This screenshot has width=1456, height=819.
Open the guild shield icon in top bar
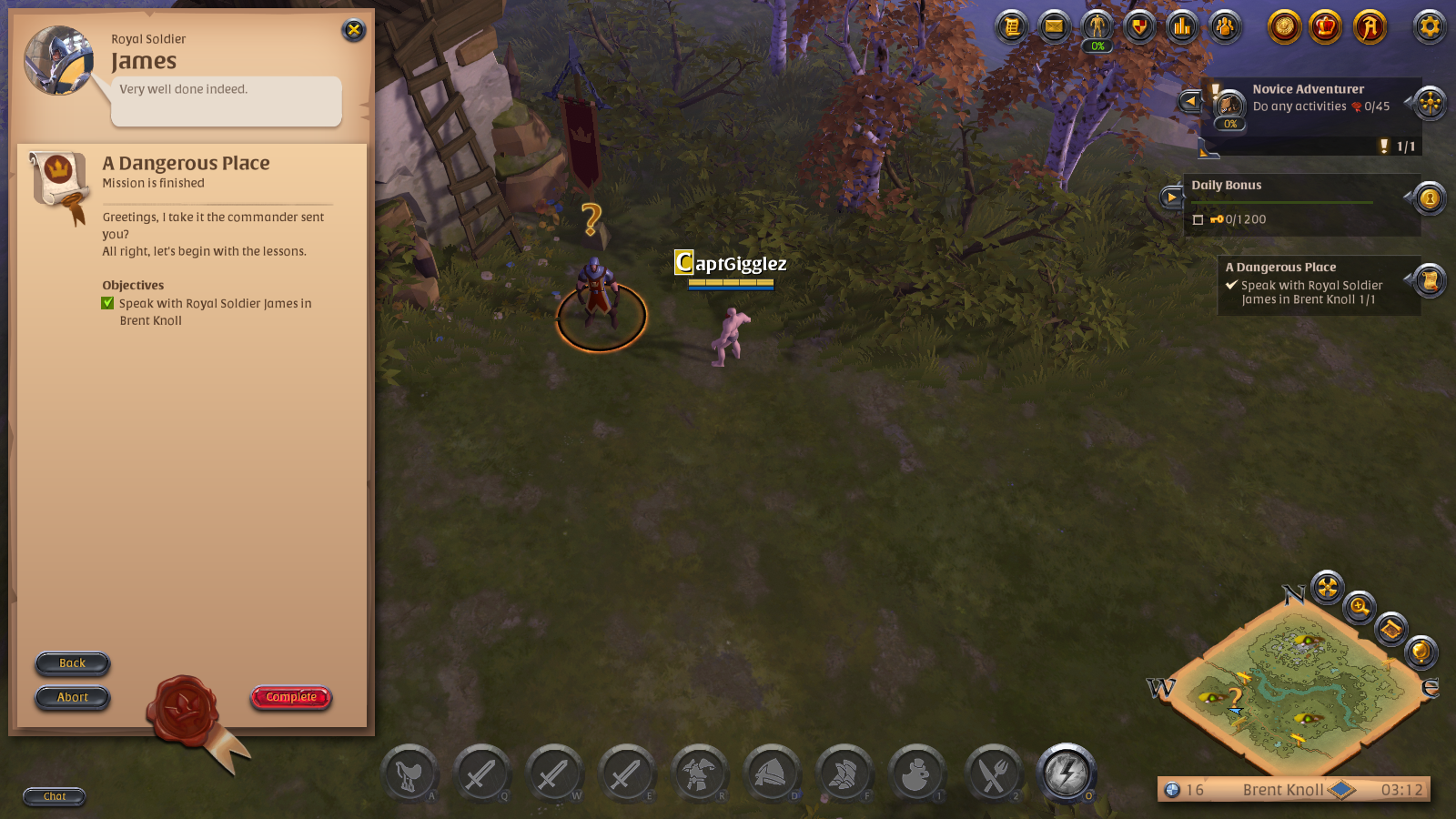1140,27
